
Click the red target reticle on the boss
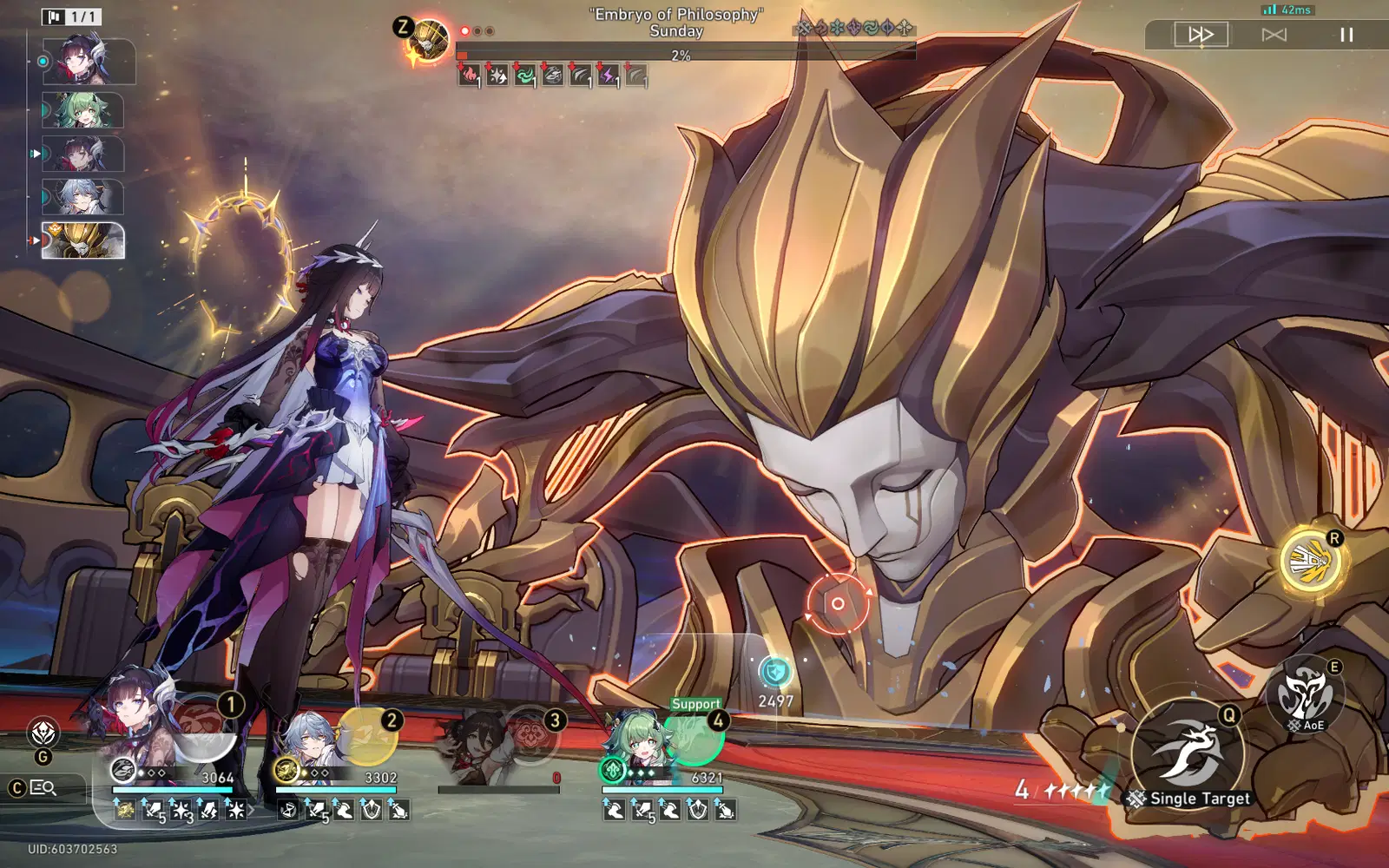(x=838, y=603)
